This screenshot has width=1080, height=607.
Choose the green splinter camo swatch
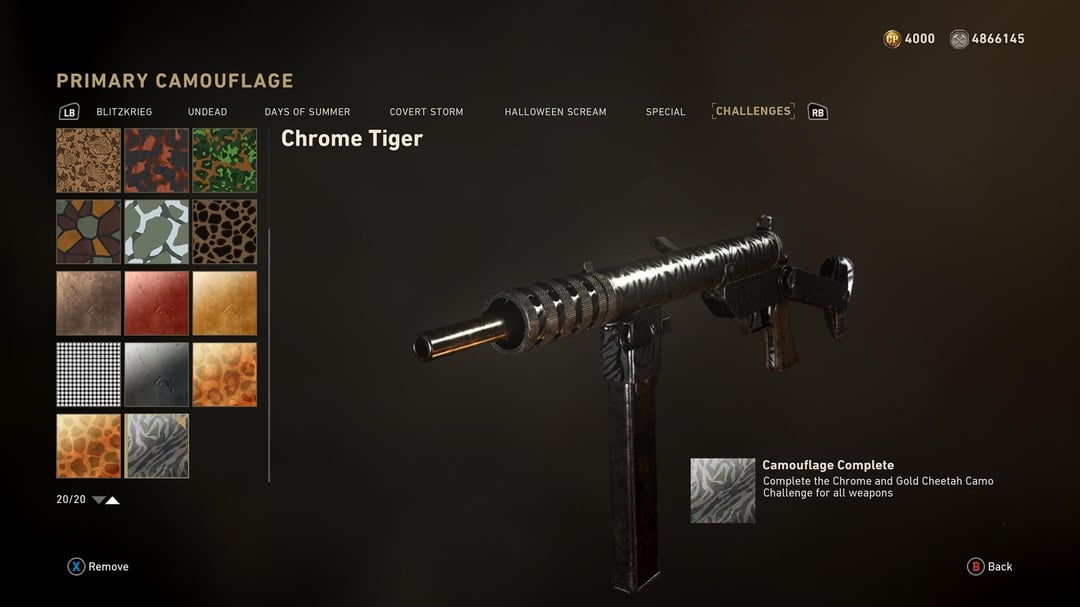click(x=224, y=160)
